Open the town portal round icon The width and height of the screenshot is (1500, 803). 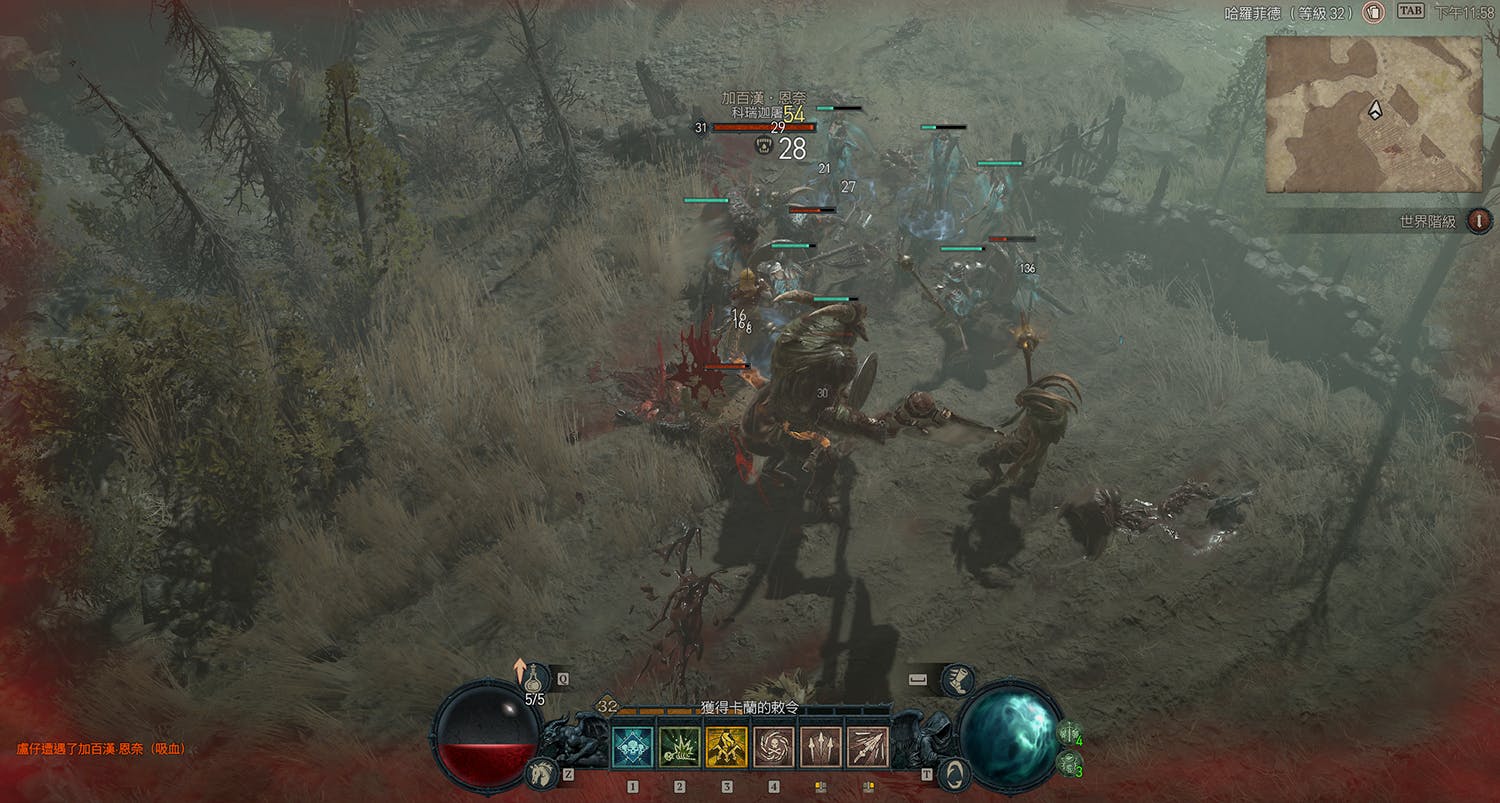point(955,774)
